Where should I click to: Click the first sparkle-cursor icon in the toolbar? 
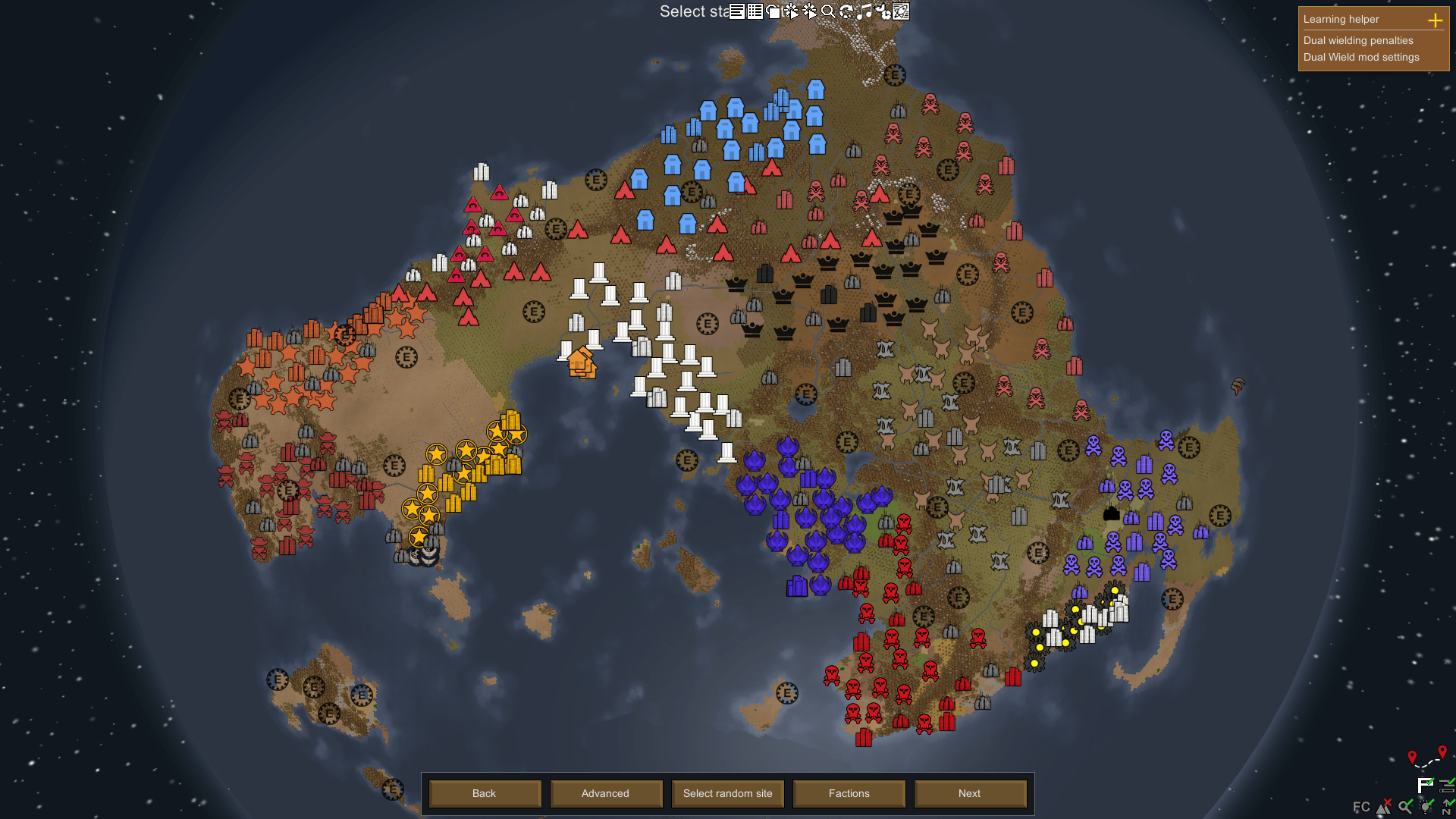(x=791, y=11)
